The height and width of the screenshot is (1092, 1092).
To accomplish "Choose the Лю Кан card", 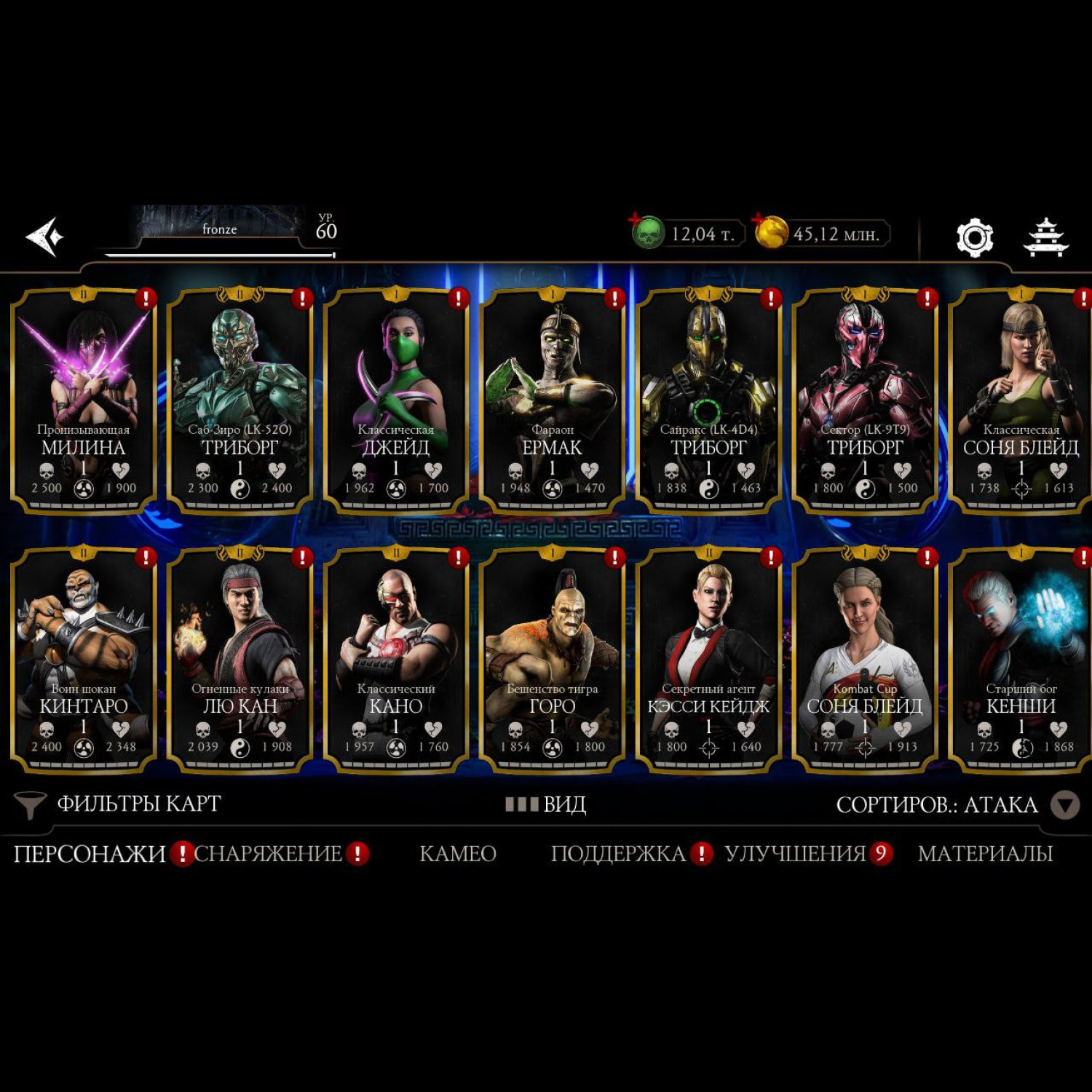I will 240,659.
